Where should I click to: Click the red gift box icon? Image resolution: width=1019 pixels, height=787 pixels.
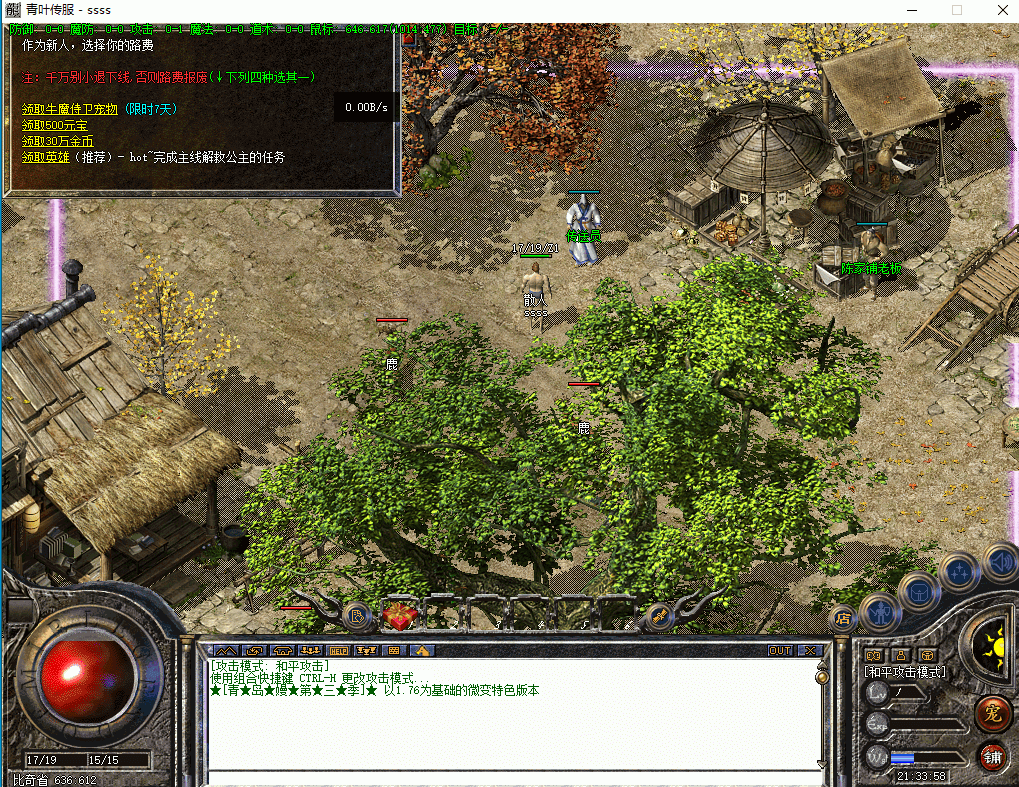click(400, 616)
